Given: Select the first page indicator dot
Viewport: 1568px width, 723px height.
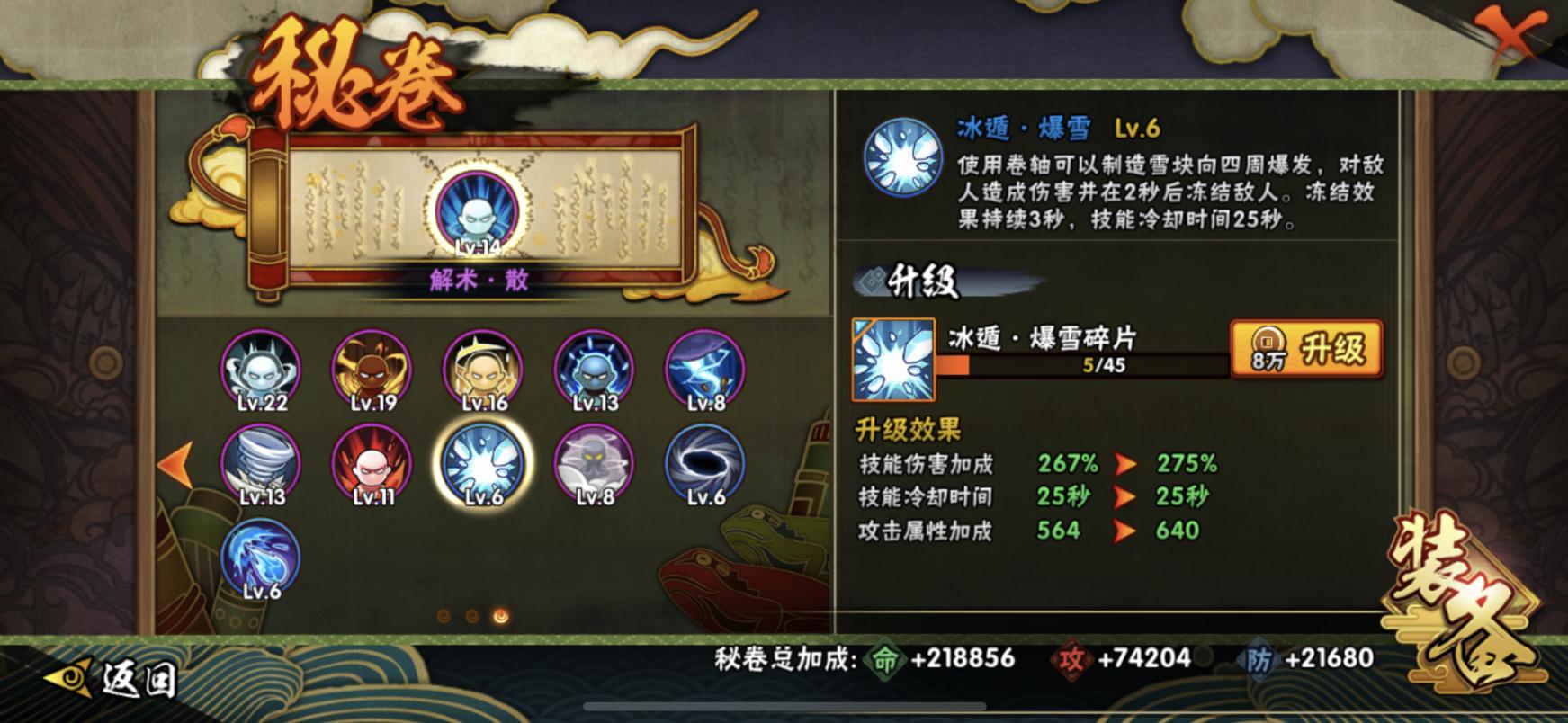Looking at the screenshot, I should pos(443,617).
